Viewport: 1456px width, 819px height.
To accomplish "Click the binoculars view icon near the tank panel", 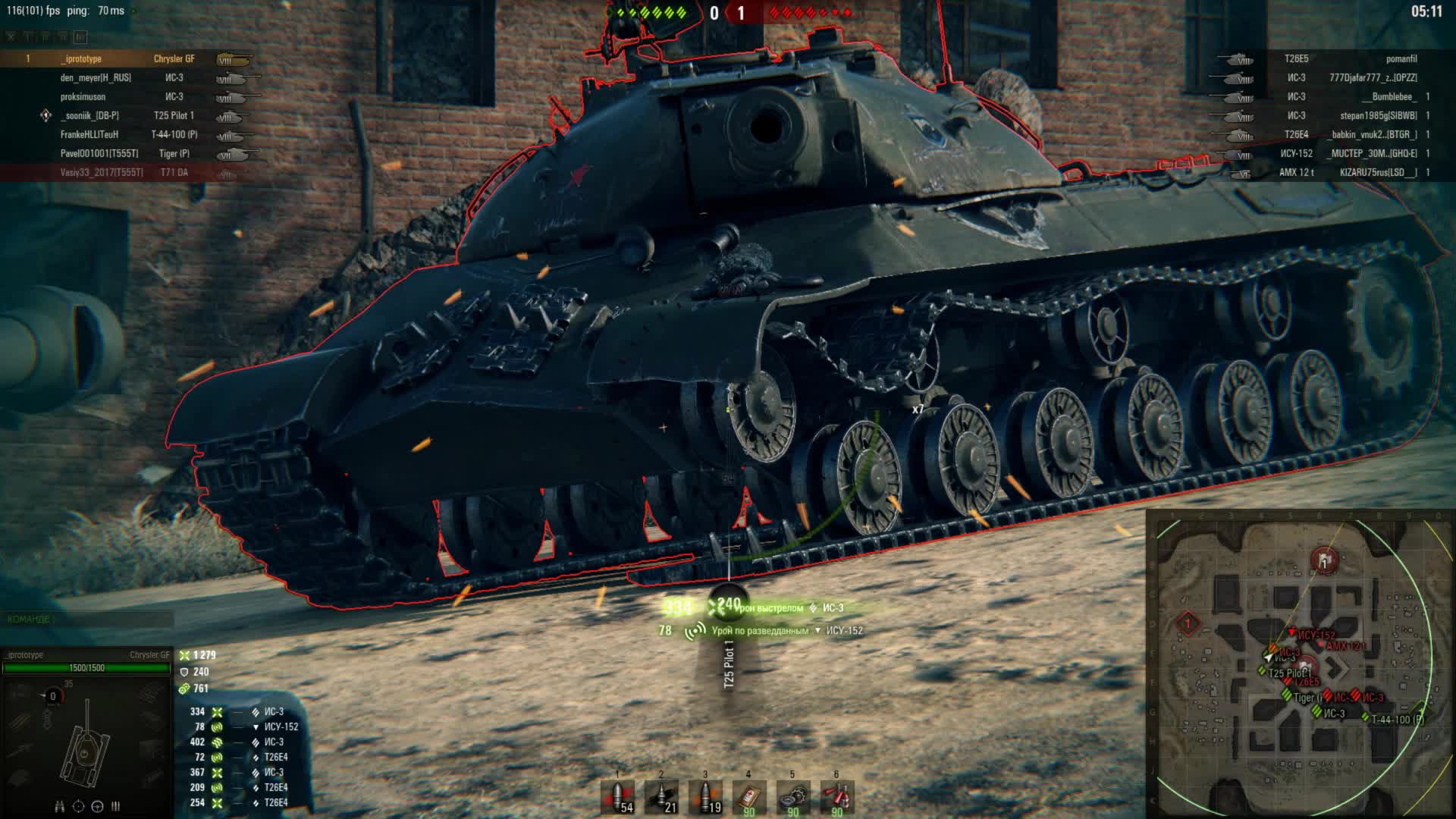I will click(x=59, y=806).
